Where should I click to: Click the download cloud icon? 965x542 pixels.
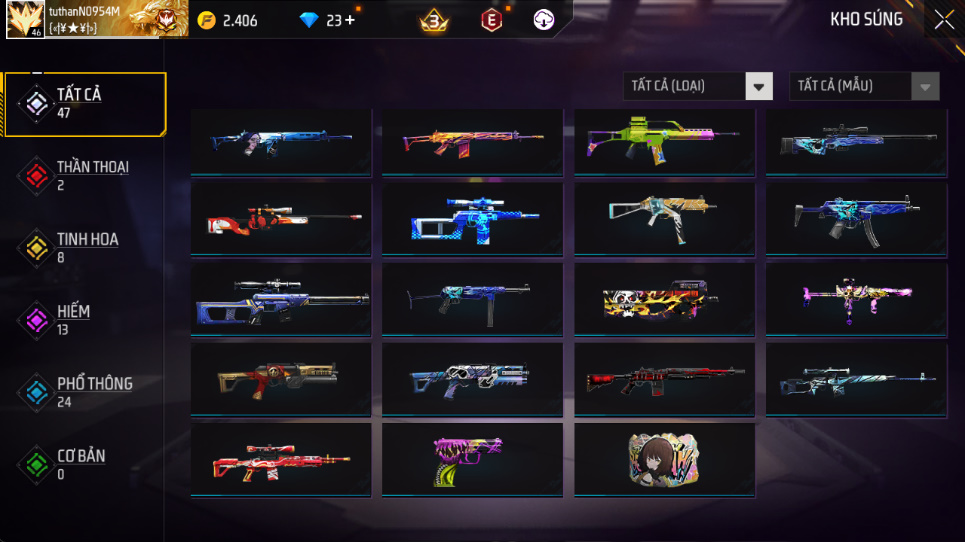tap(543, 20)
